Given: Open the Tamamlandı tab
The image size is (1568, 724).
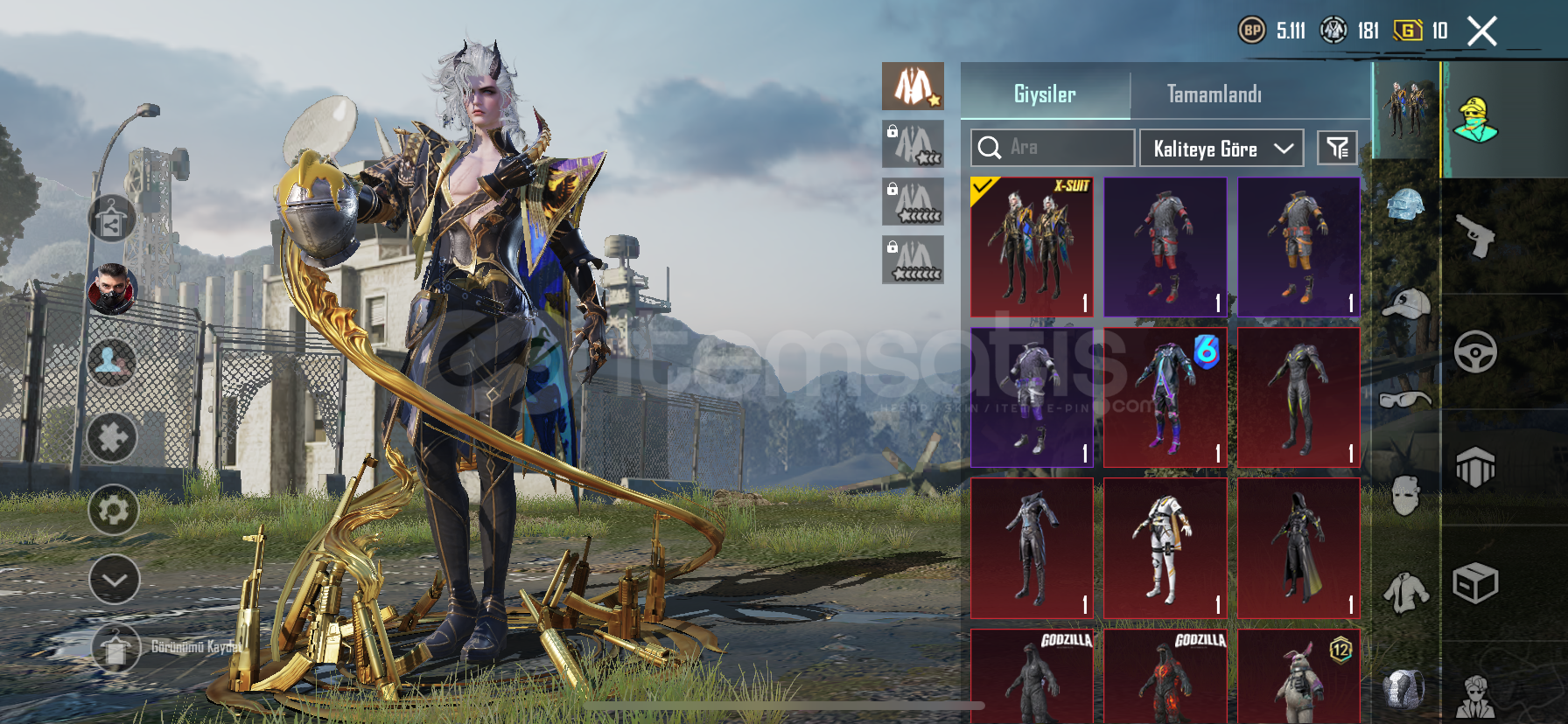Looking at the screenshot, I should 1214,94.
